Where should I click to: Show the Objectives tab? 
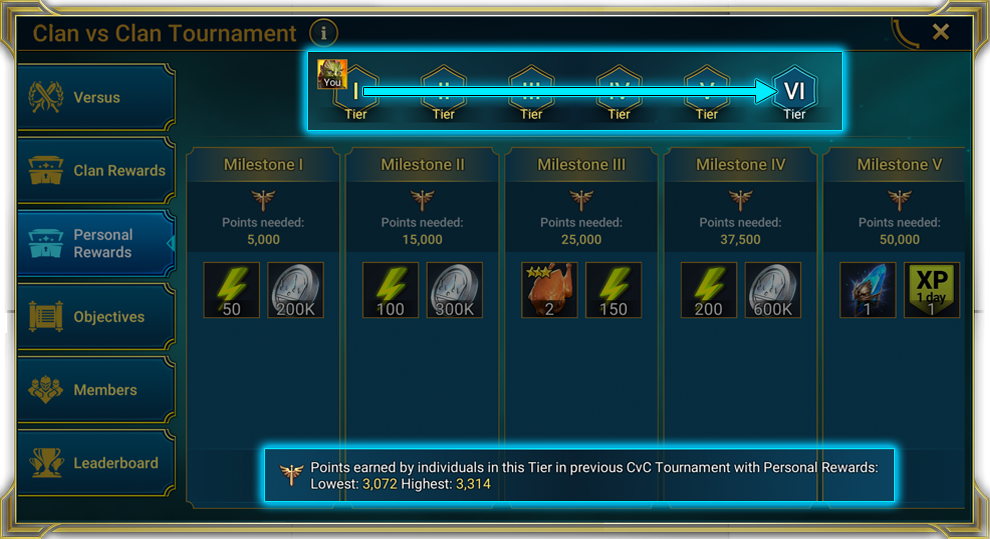coord(95,317)
